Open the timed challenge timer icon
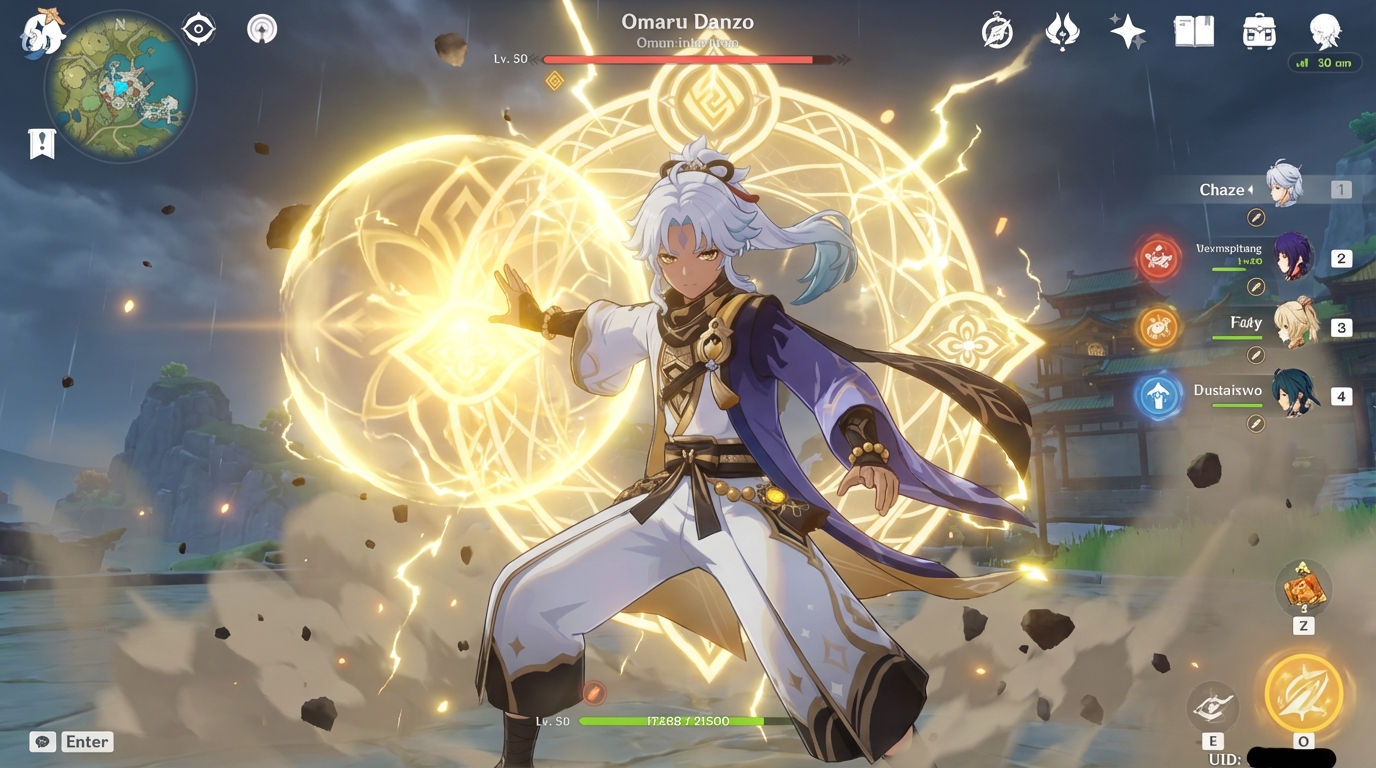Viewport: 1376px width, 768px height. click(994, 31)
